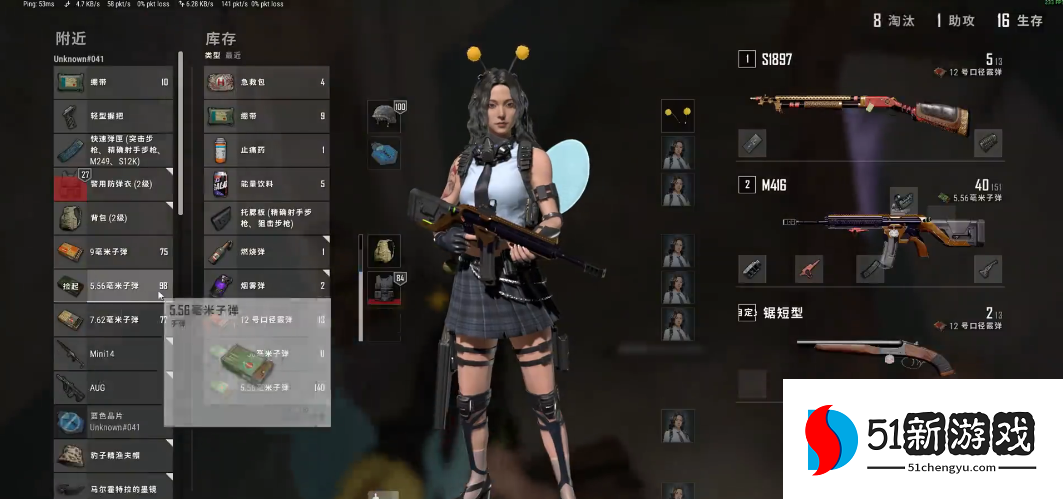
Task: Choose the AUG rifle from nearby items
Action: pos(112,387)
